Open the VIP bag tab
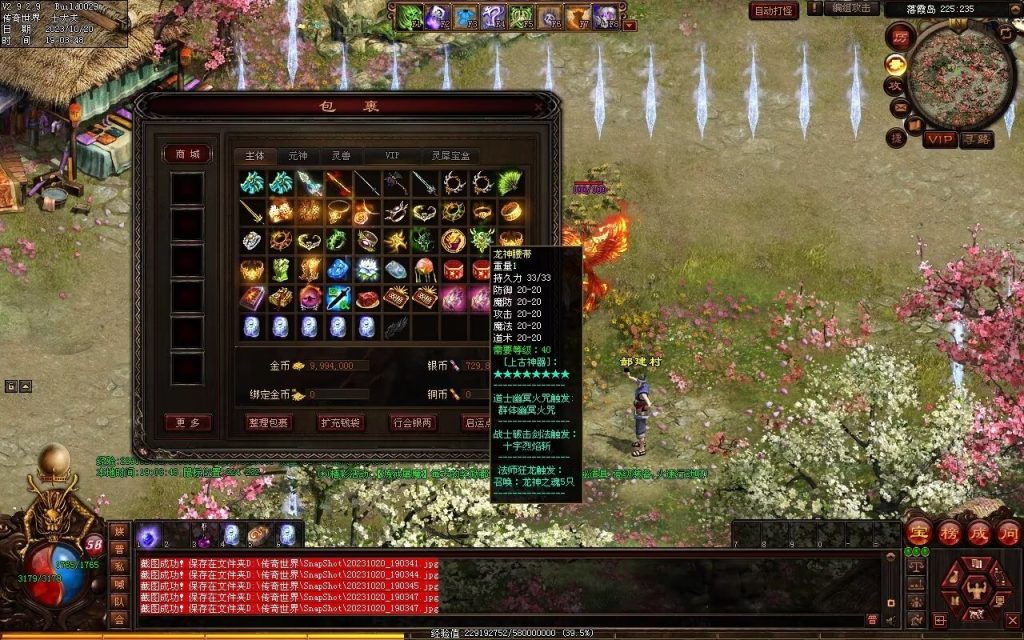The image size is (1024, 640). pos(392,156)
